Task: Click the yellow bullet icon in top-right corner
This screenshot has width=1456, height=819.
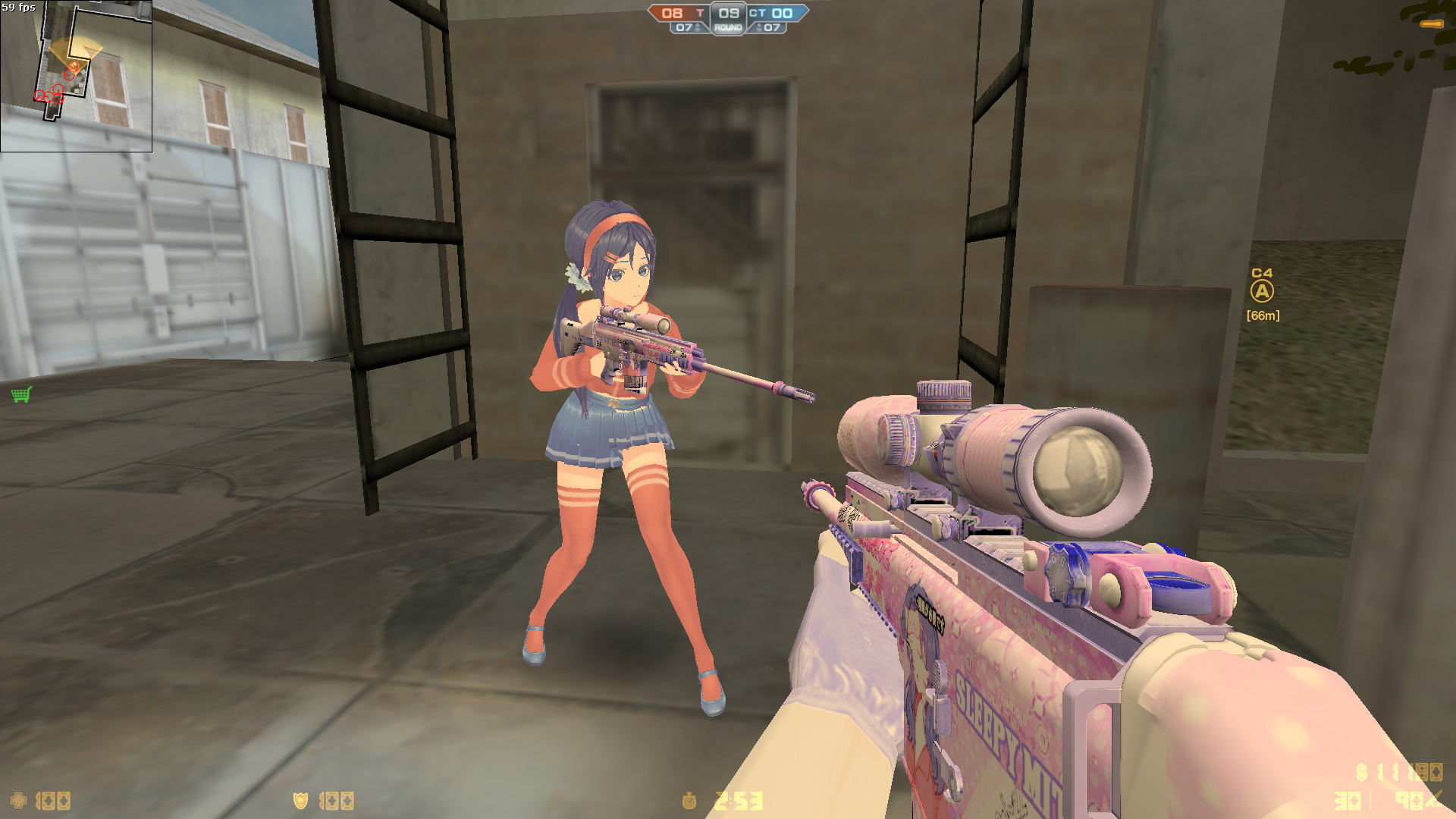Action: point(1430,24)
